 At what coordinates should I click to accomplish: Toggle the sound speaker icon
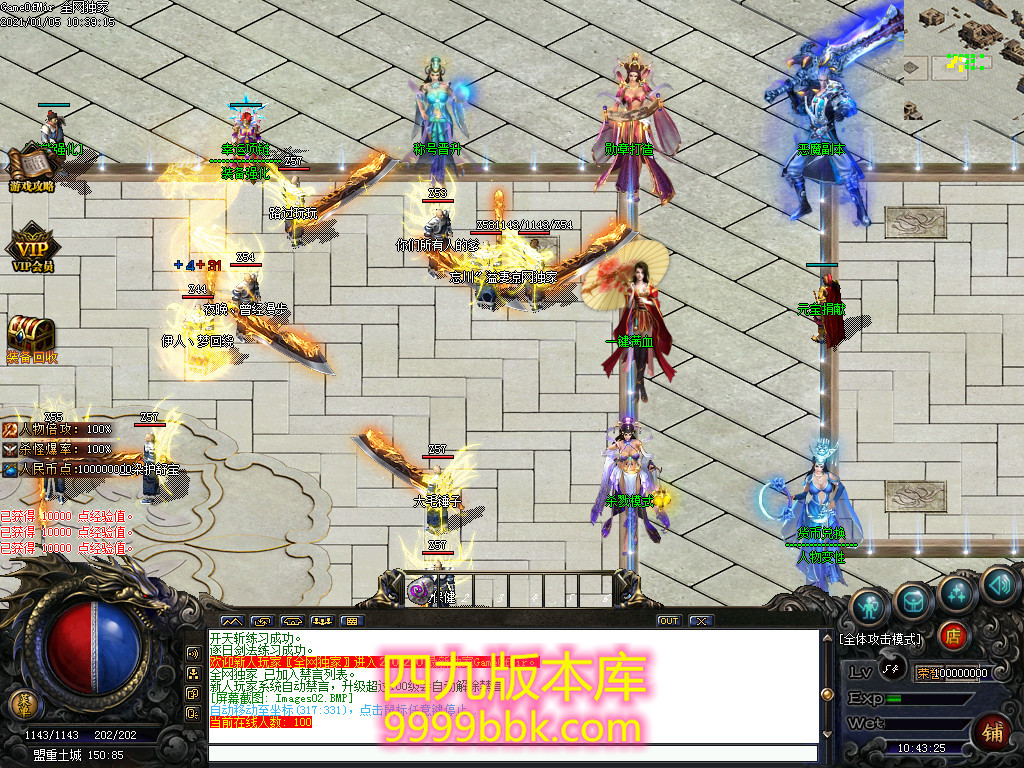[999, 584]
